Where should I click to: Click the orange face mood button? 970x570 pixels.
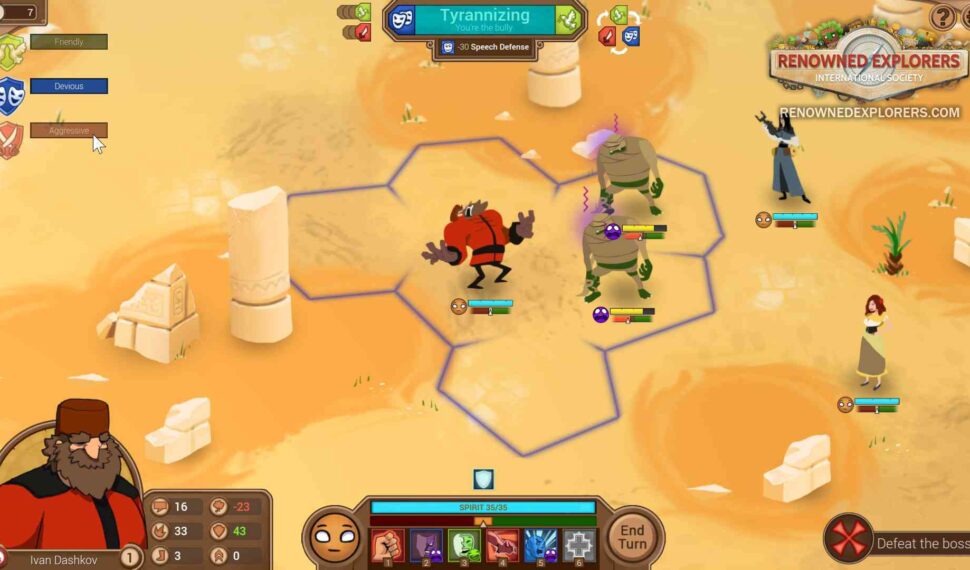pos(332,538)
